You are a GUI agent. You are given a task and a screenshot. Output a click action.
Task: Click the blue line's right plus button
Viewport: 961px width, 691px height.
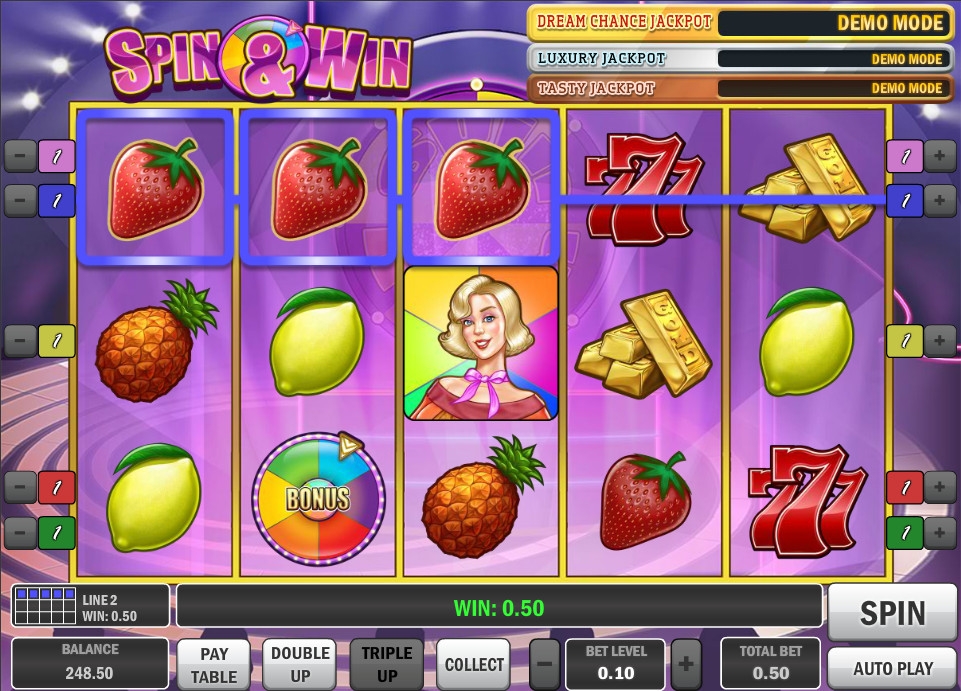940,201
